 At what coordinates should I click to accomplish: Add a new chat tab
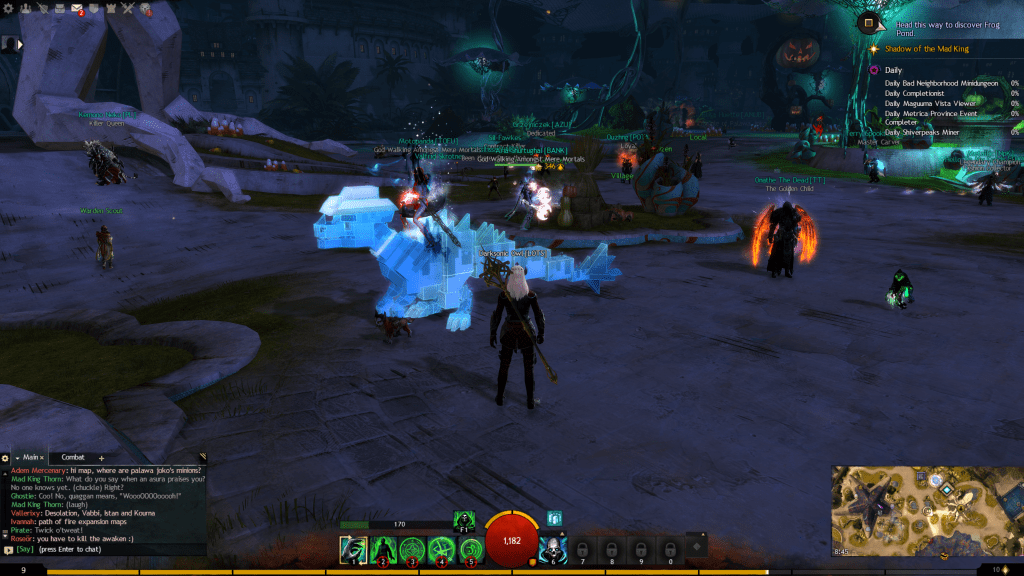point(101,458)
